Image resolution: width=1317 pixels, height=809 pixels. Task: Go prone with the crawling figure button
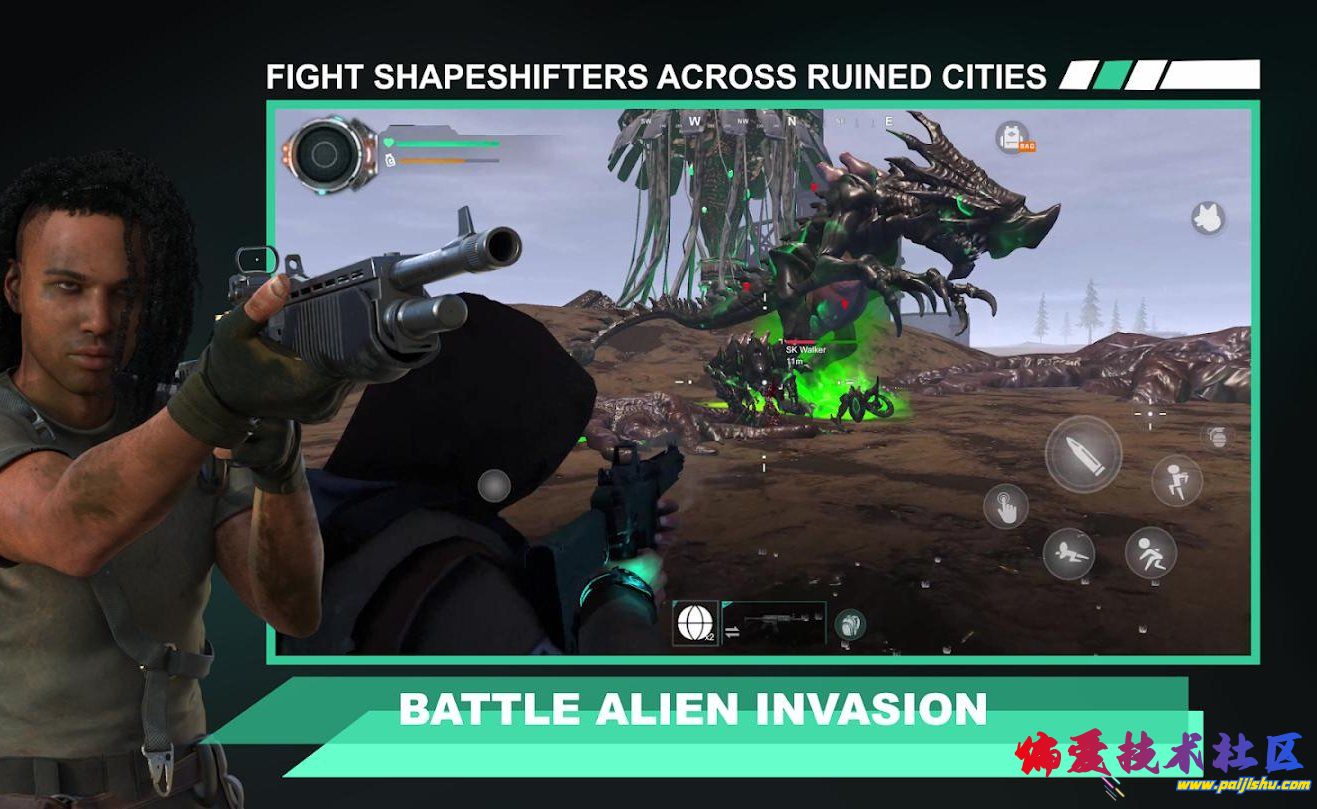coord(1068,553)
